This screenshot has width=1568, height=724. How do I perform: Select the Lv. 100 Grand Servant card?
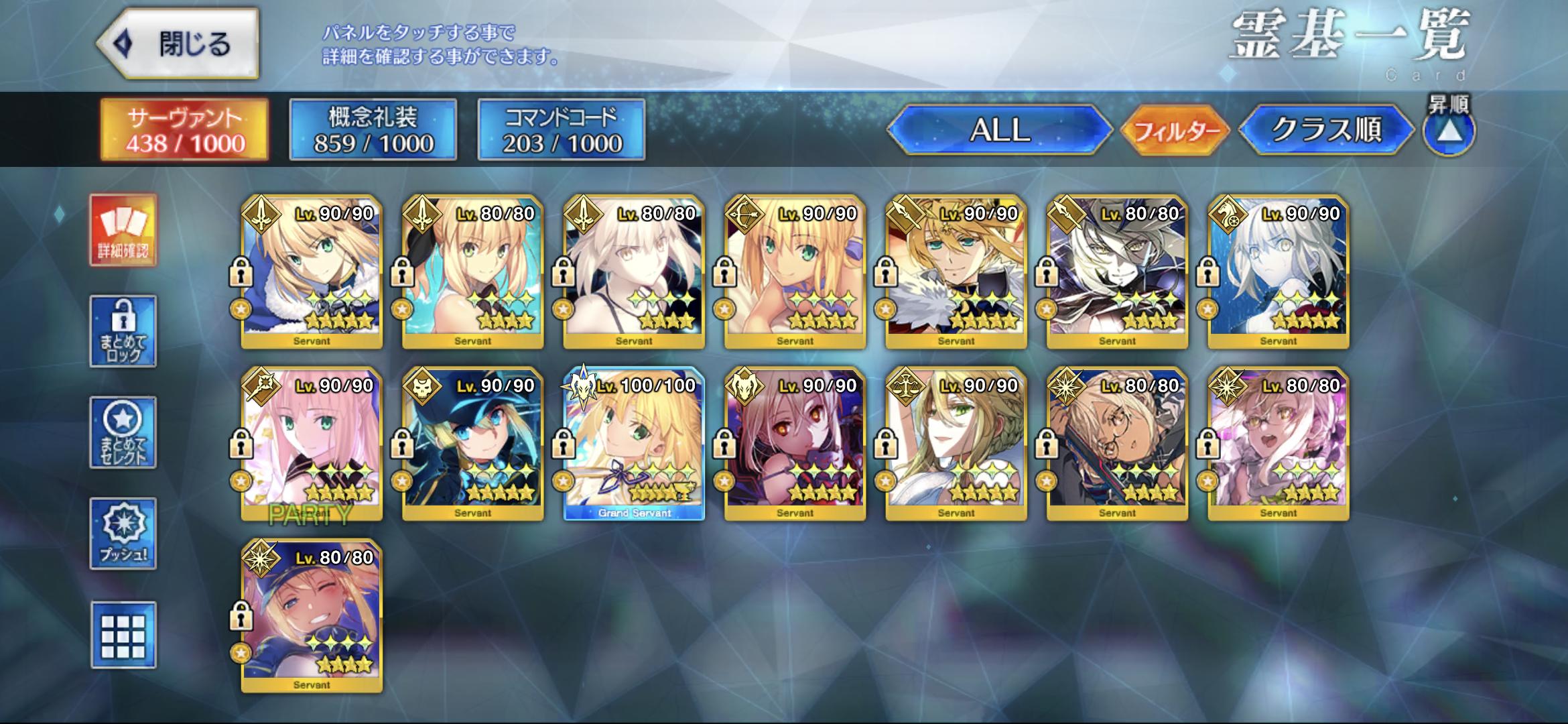click(634, 444)
